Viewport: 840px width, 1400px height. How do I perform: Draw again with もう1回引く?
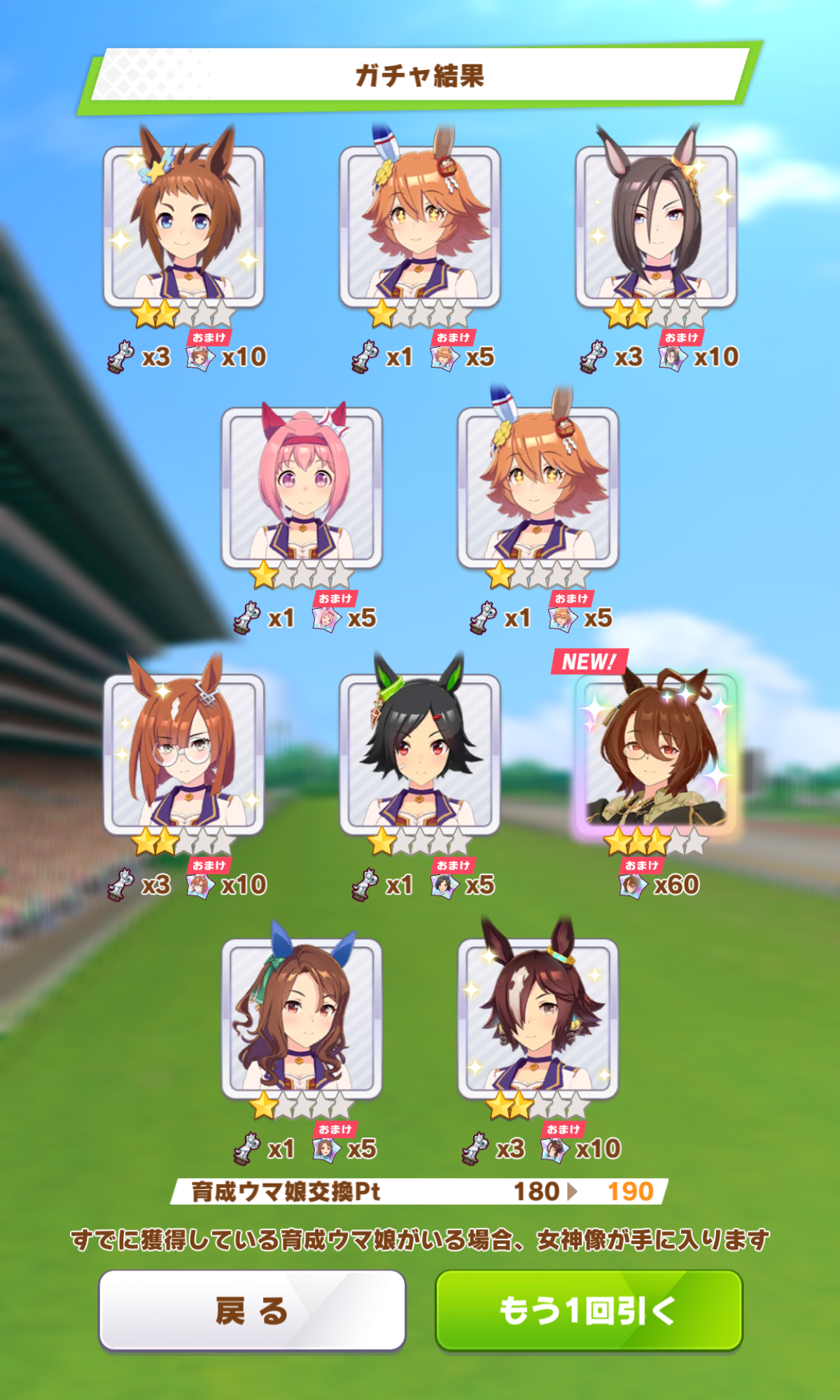588,1310
